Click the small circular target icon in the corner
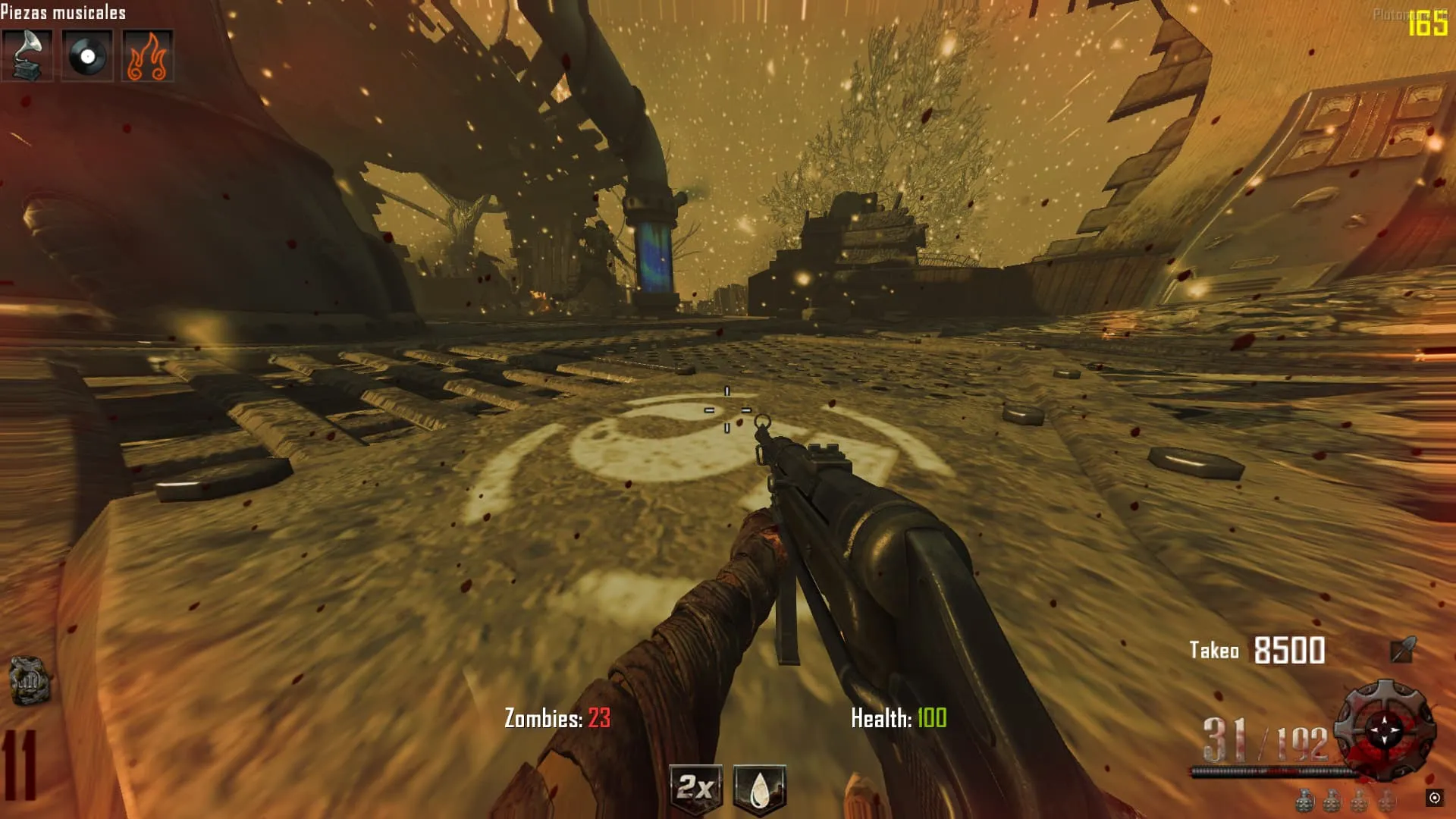Viewport: 1456px width, 819px height. pyautogui.click(x=1434, y=797)
